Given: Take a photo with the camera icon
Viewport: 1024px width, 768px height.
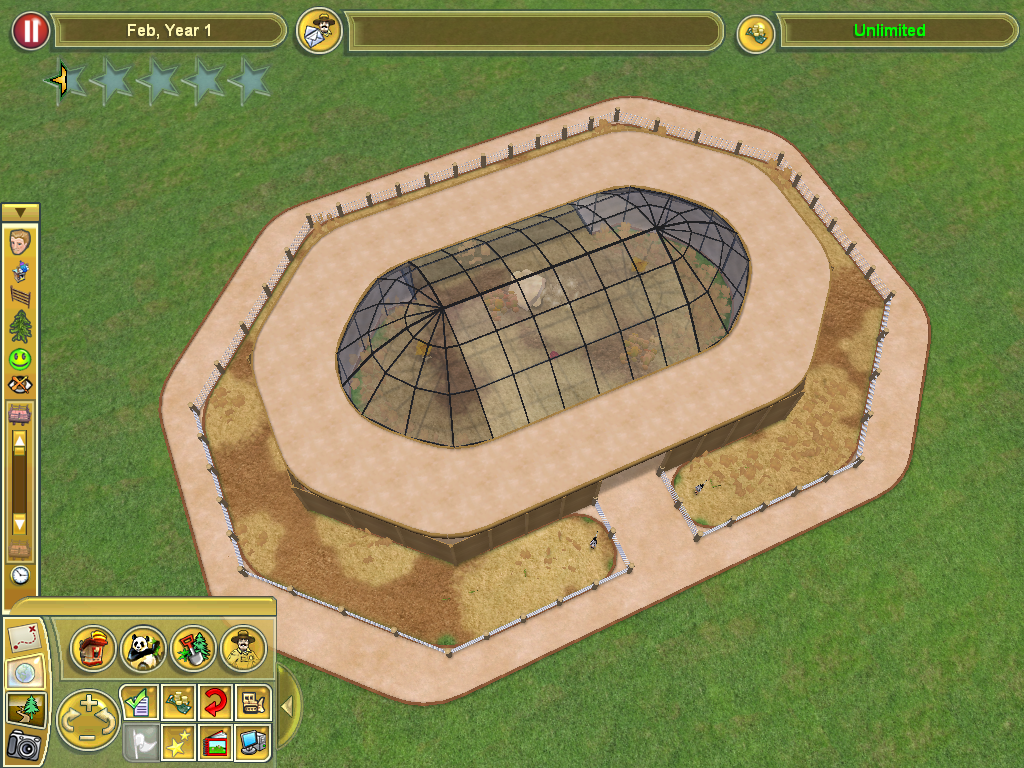Looking at the screenshot, I should coord(21,745).
